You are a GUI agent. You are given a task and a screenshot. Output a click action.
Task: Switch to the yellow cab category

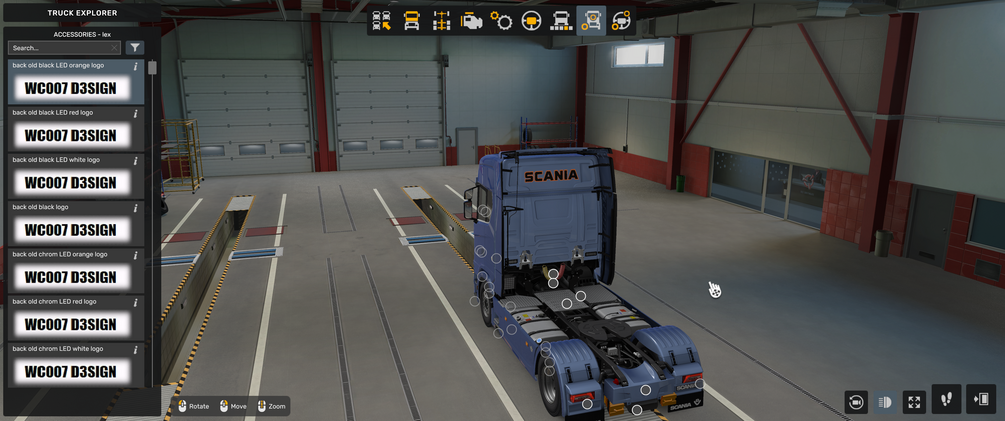coord(411,21)
